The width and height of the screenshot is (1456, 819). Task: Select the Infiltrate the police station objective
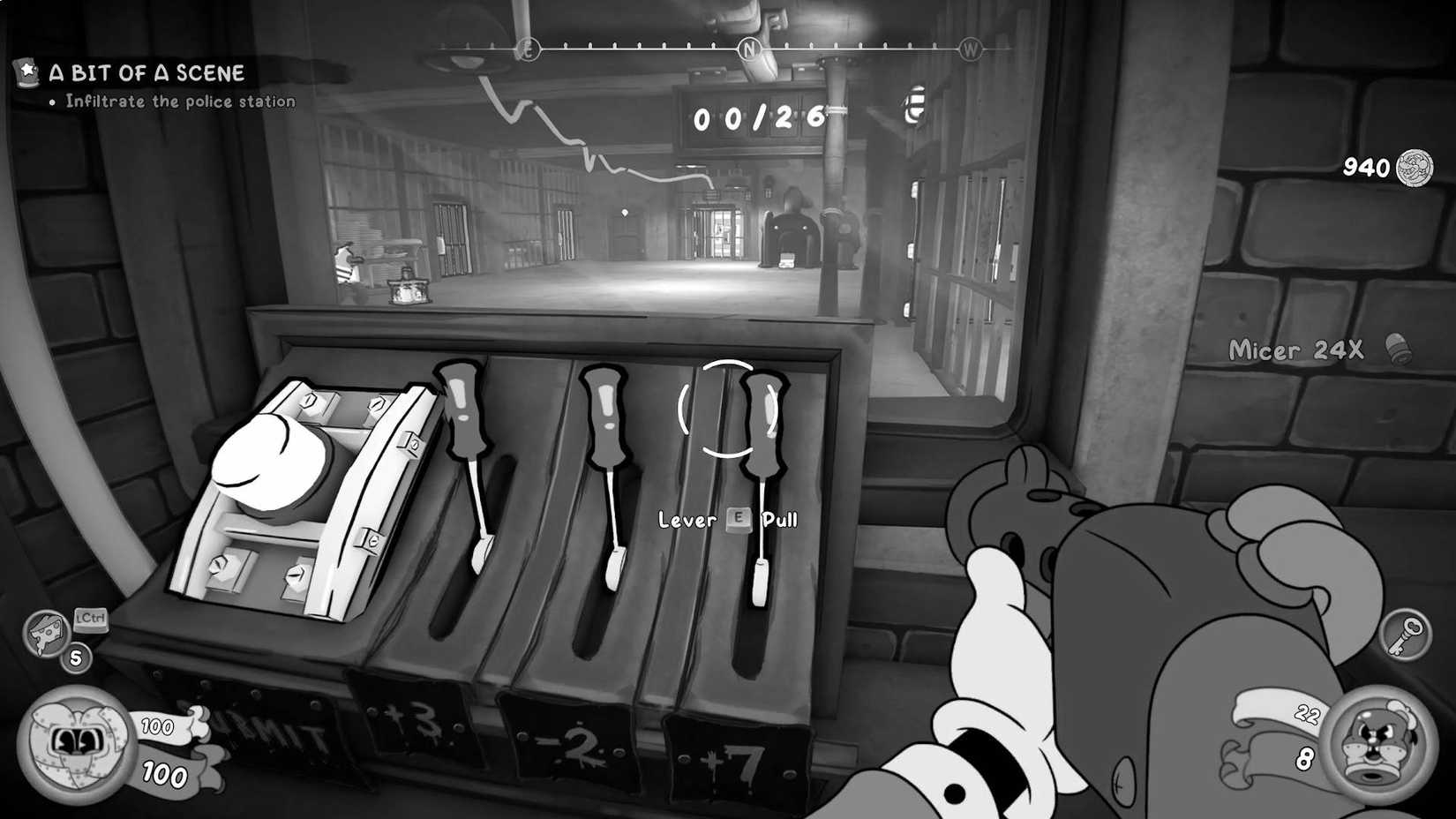[179, 101]
